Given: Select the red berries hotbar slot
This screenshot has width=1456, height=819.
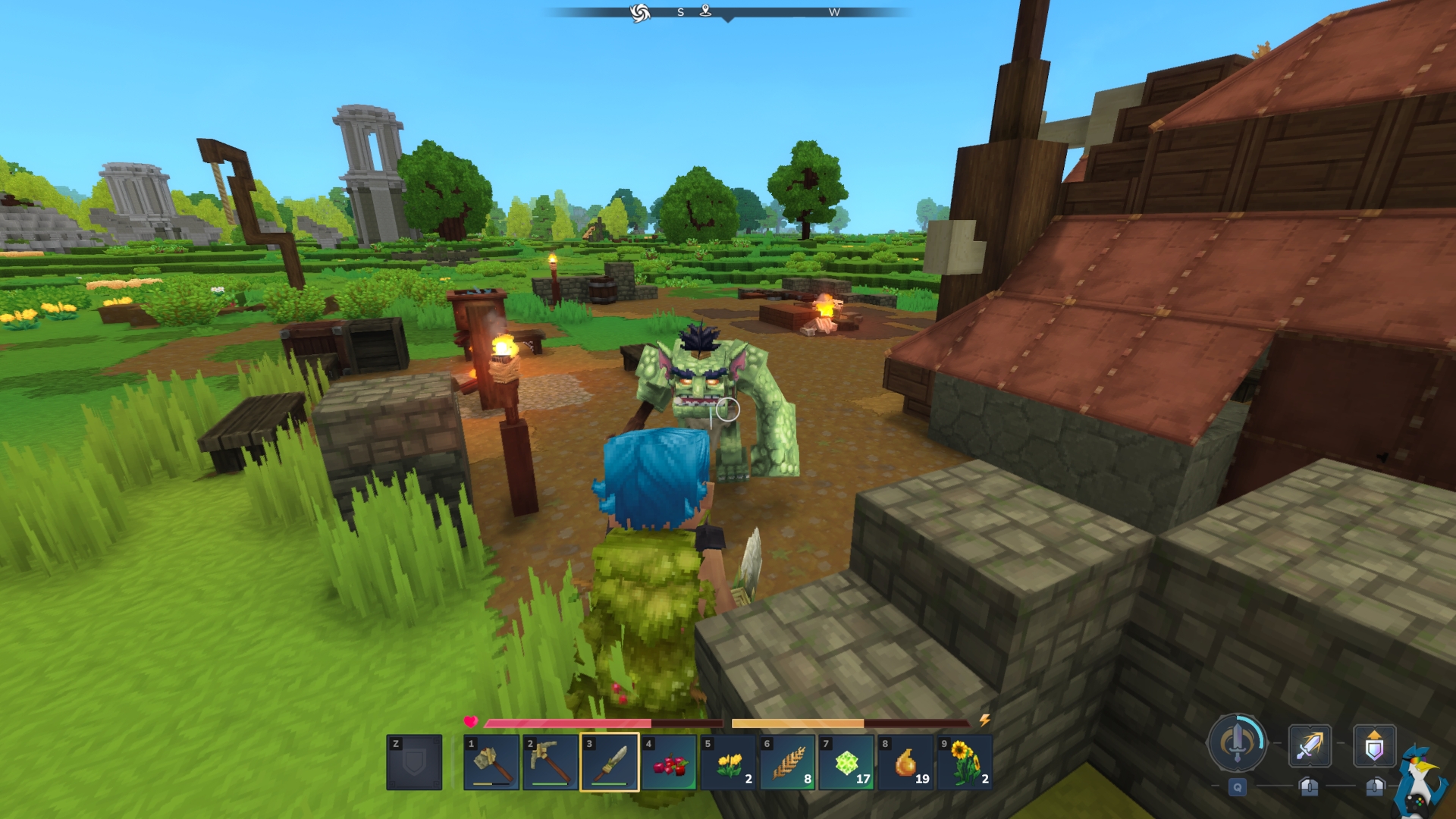Looking at the screenshot, I should (669, 763).
